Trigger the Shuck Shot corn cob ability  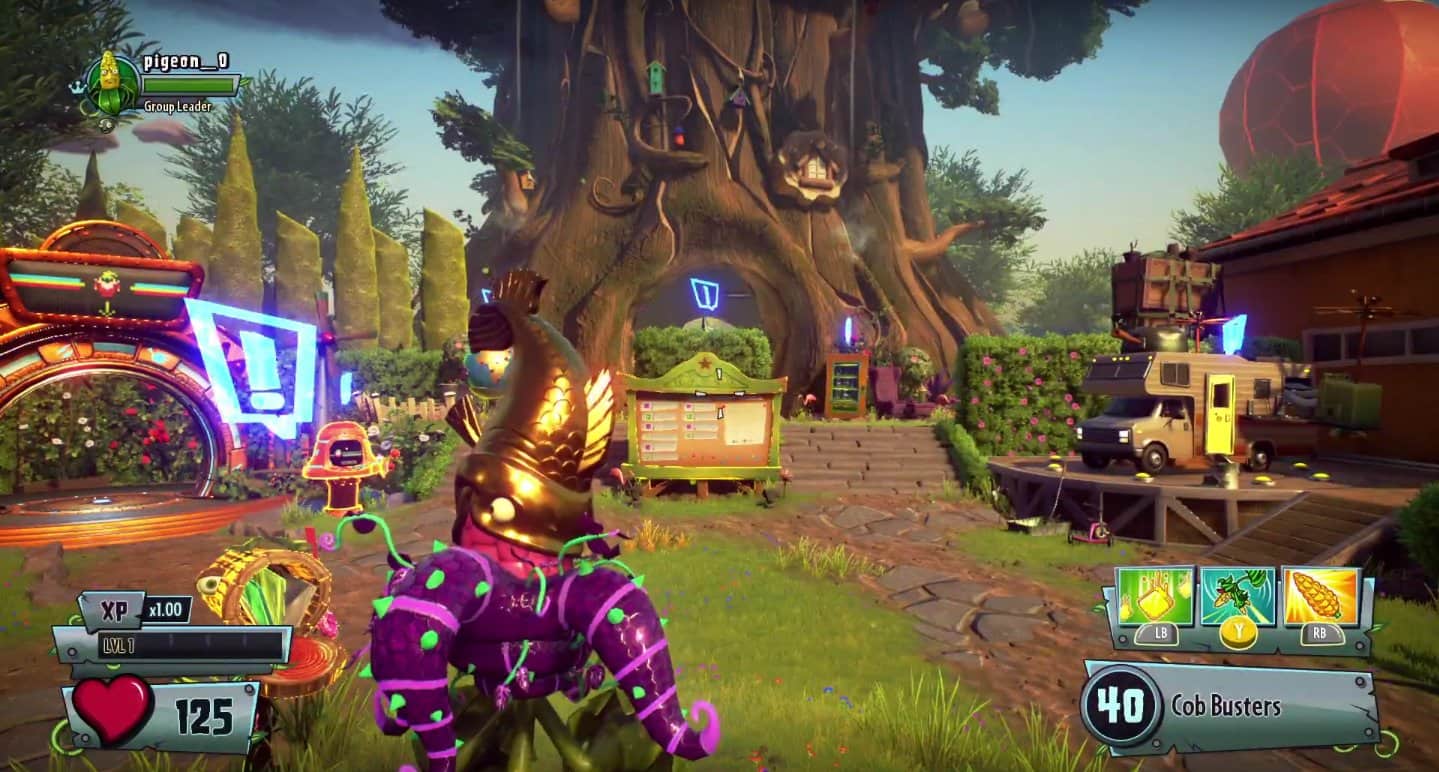point(1321,597)
